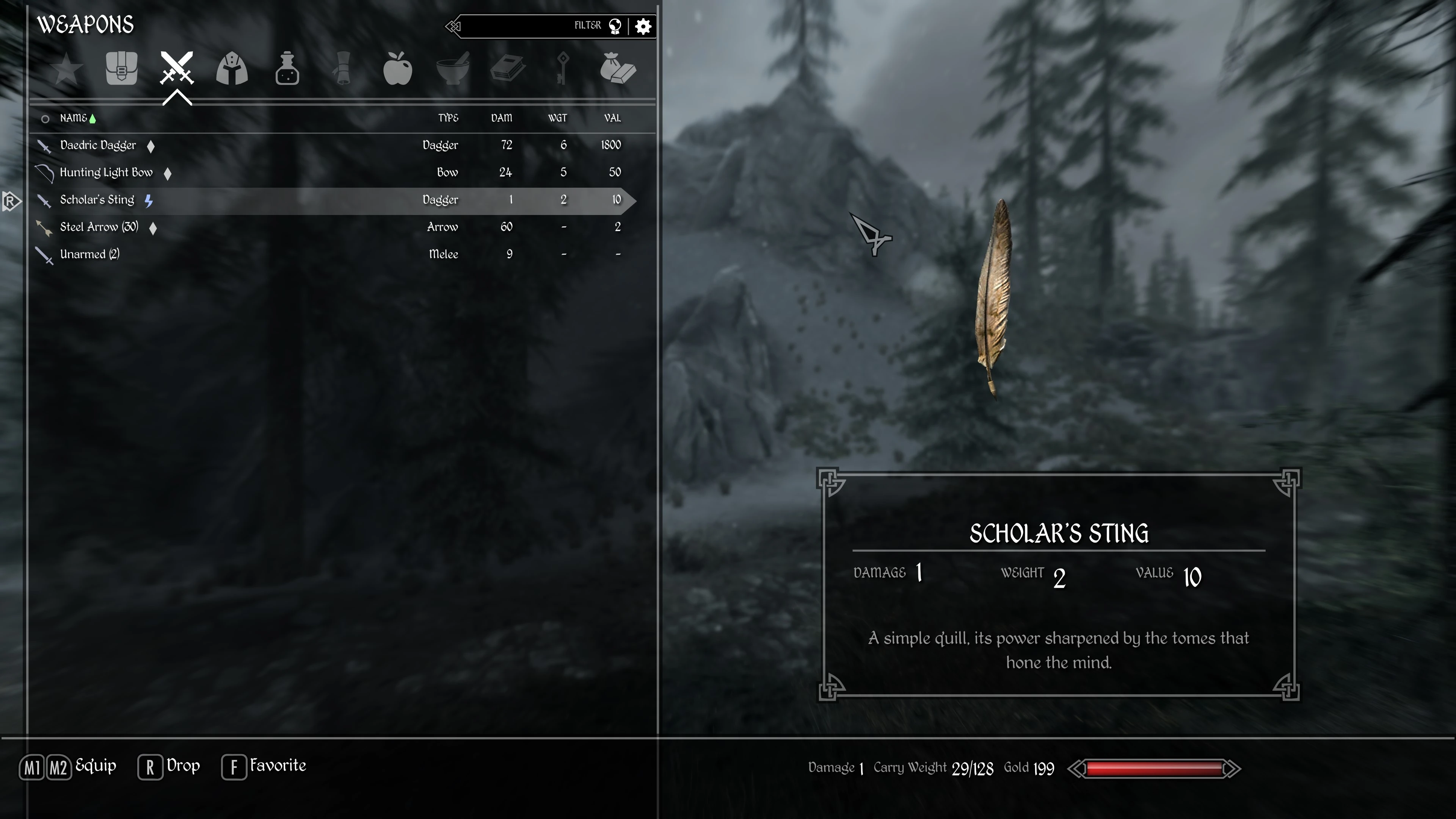
Task: Select the Steel Arrow (30) row
Action: tap(99, 227)
